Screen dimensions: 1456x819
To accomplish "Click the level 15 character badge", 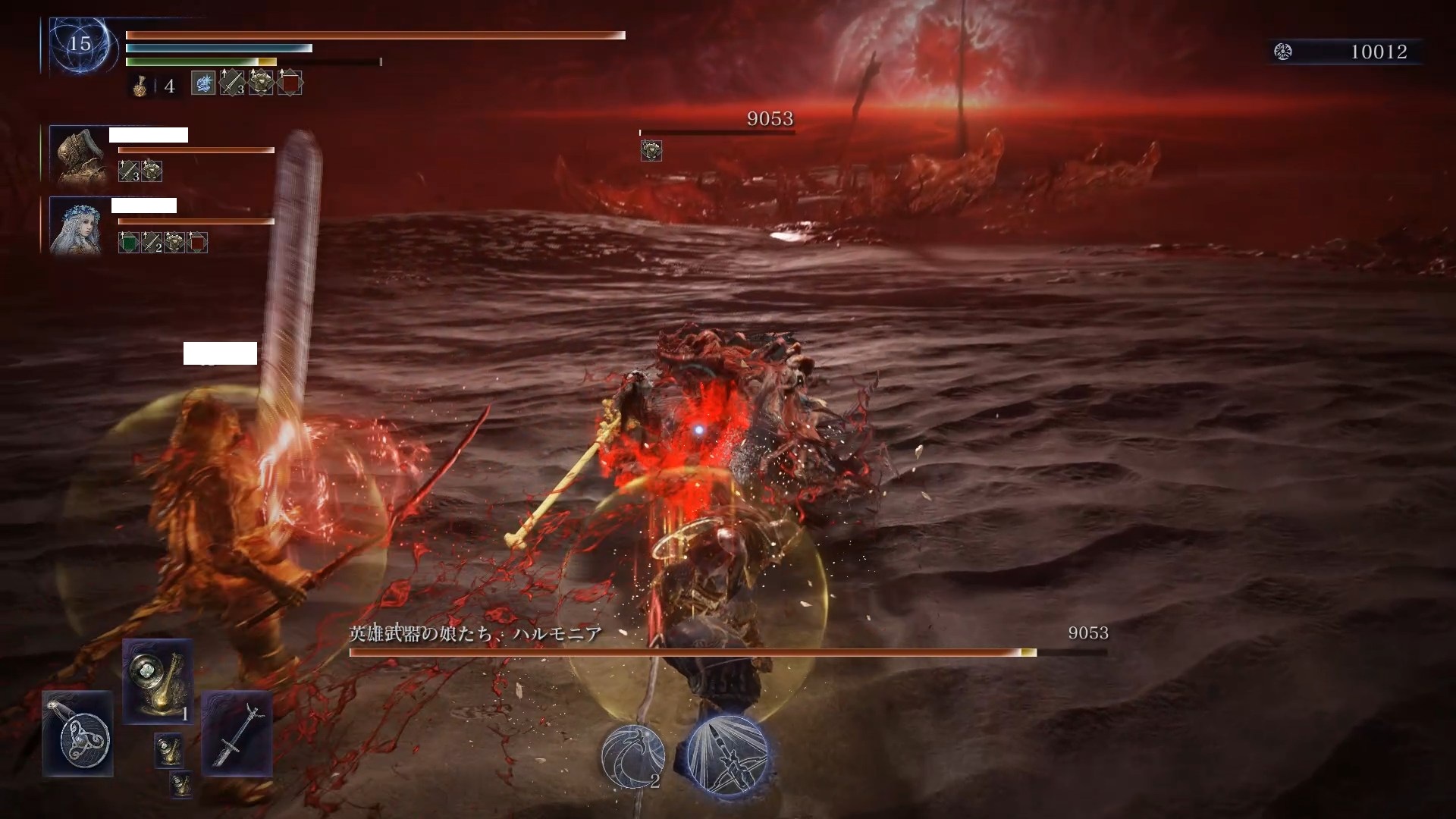I will [x=80, y=44].
